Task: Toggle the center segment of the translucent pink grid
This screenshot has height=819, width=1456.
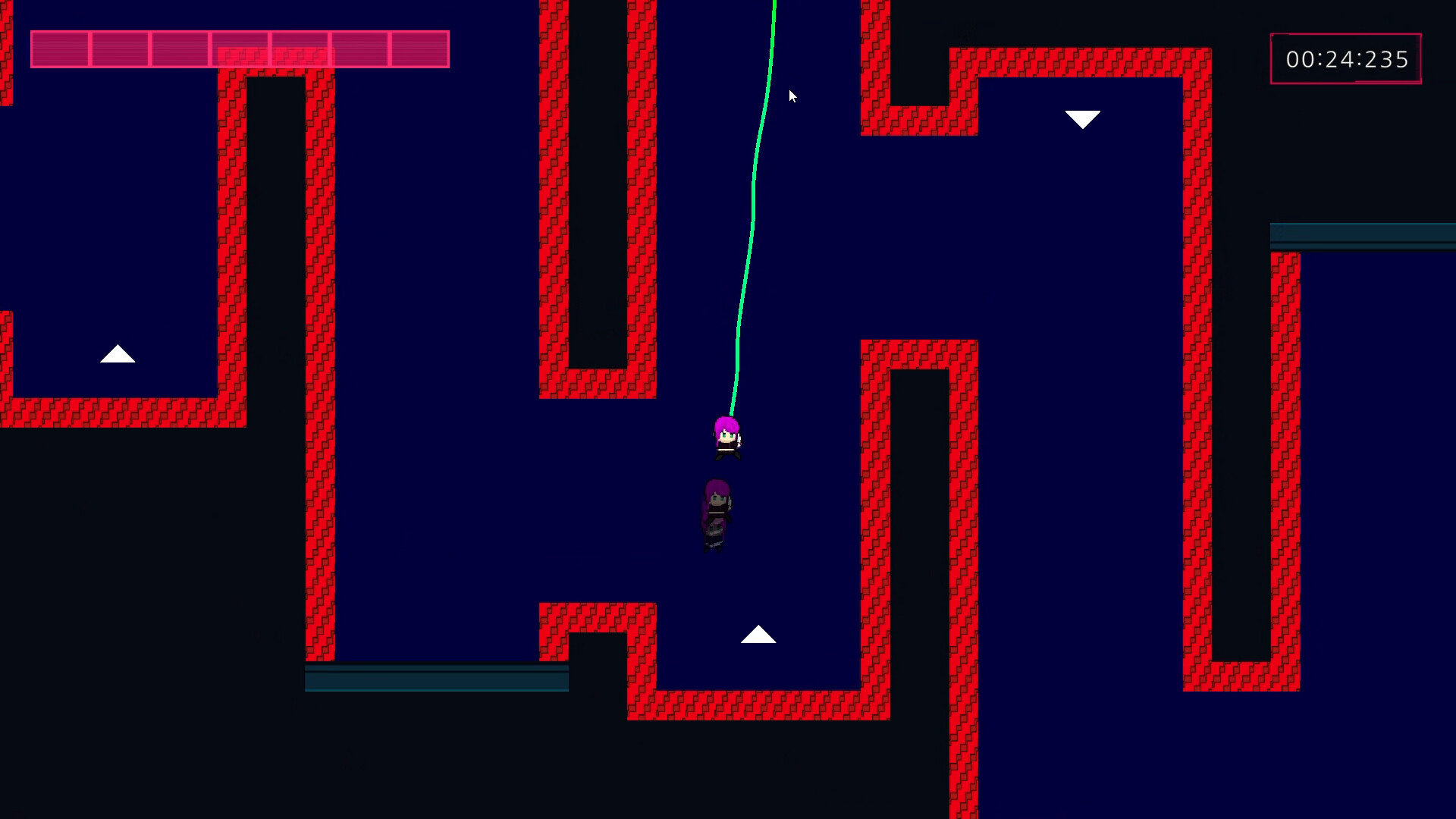Action: [x=240, y=49]
